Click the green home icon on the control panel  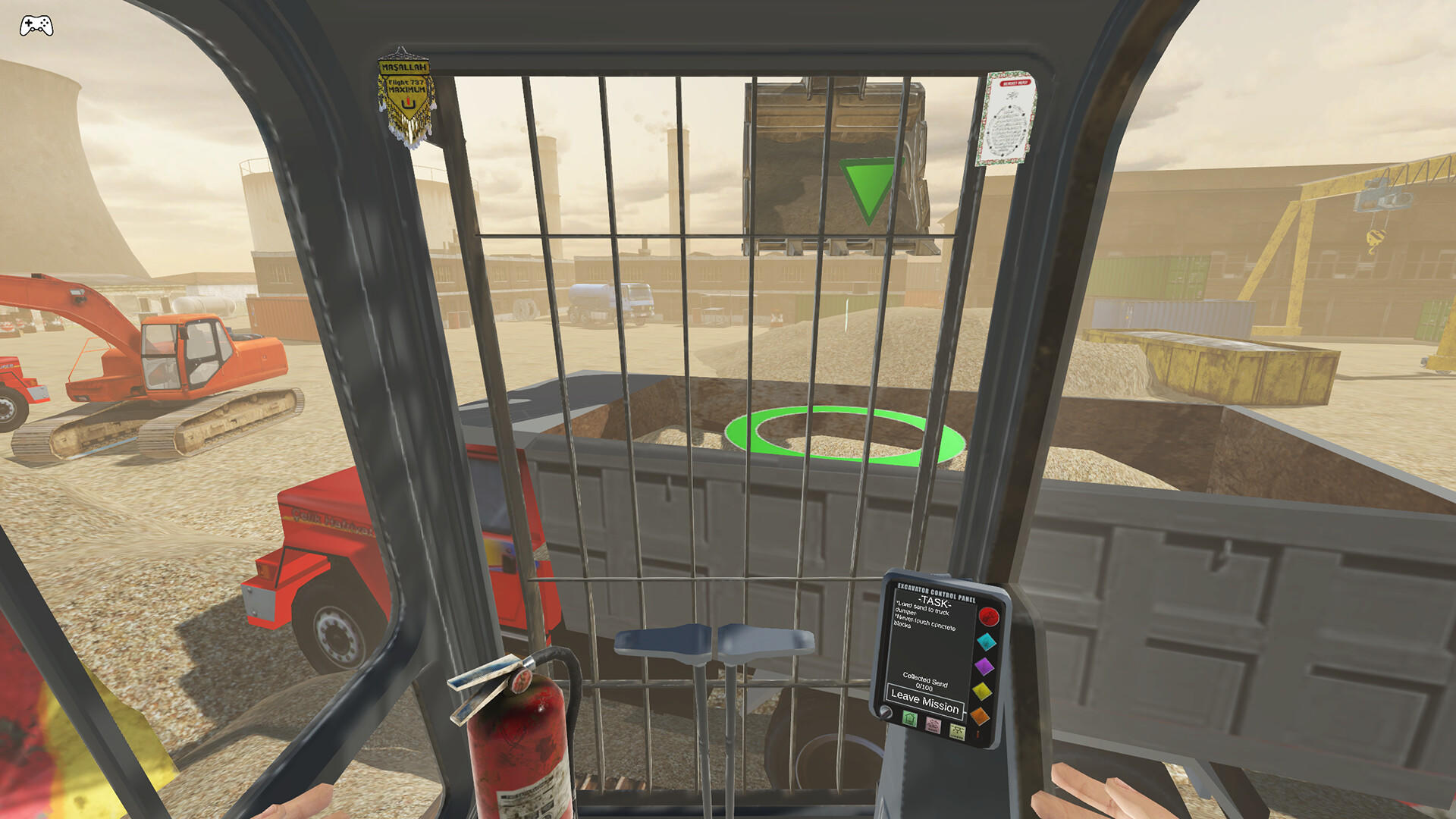(909, 719)
